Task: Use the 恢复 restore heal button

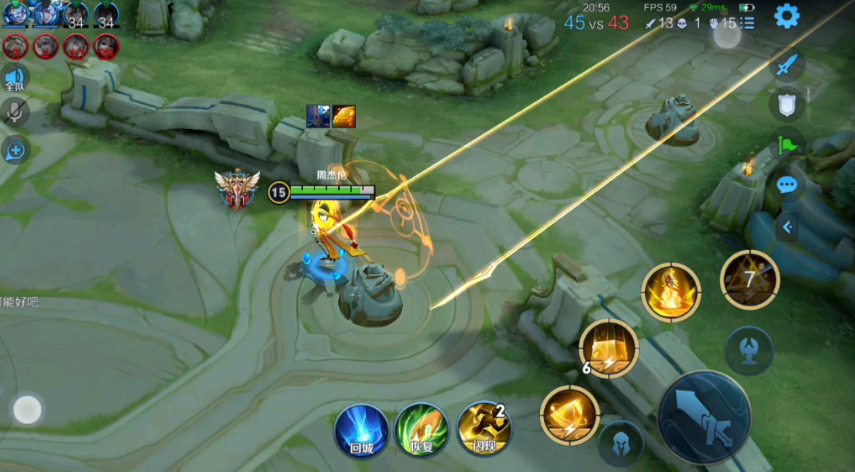Action: click(422, 431)
